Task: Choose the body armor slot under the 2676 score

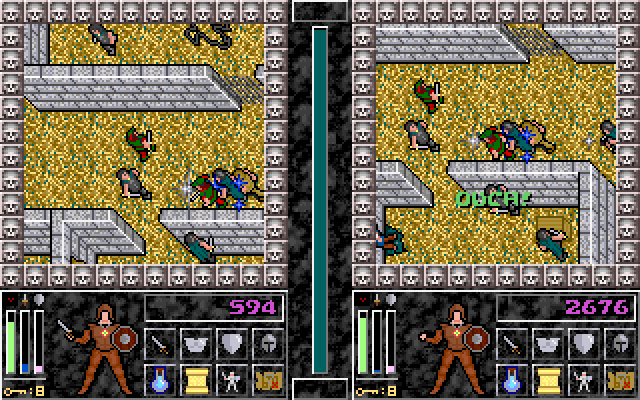Action: click(x=547, y=344)
